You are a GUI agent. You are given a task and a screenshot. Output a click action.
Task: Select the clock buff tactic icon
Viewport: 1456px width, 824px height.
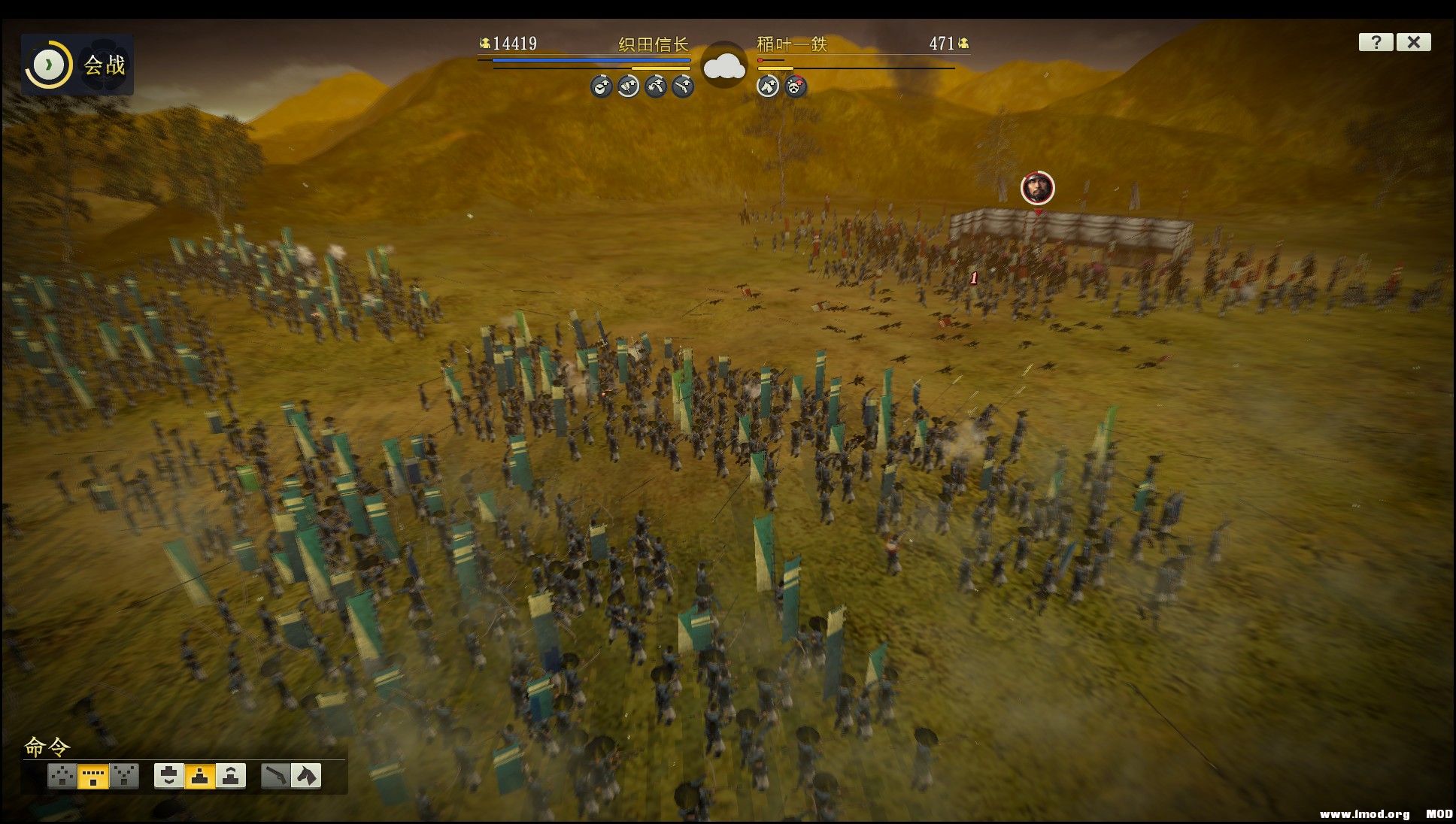tap(601, 86)
